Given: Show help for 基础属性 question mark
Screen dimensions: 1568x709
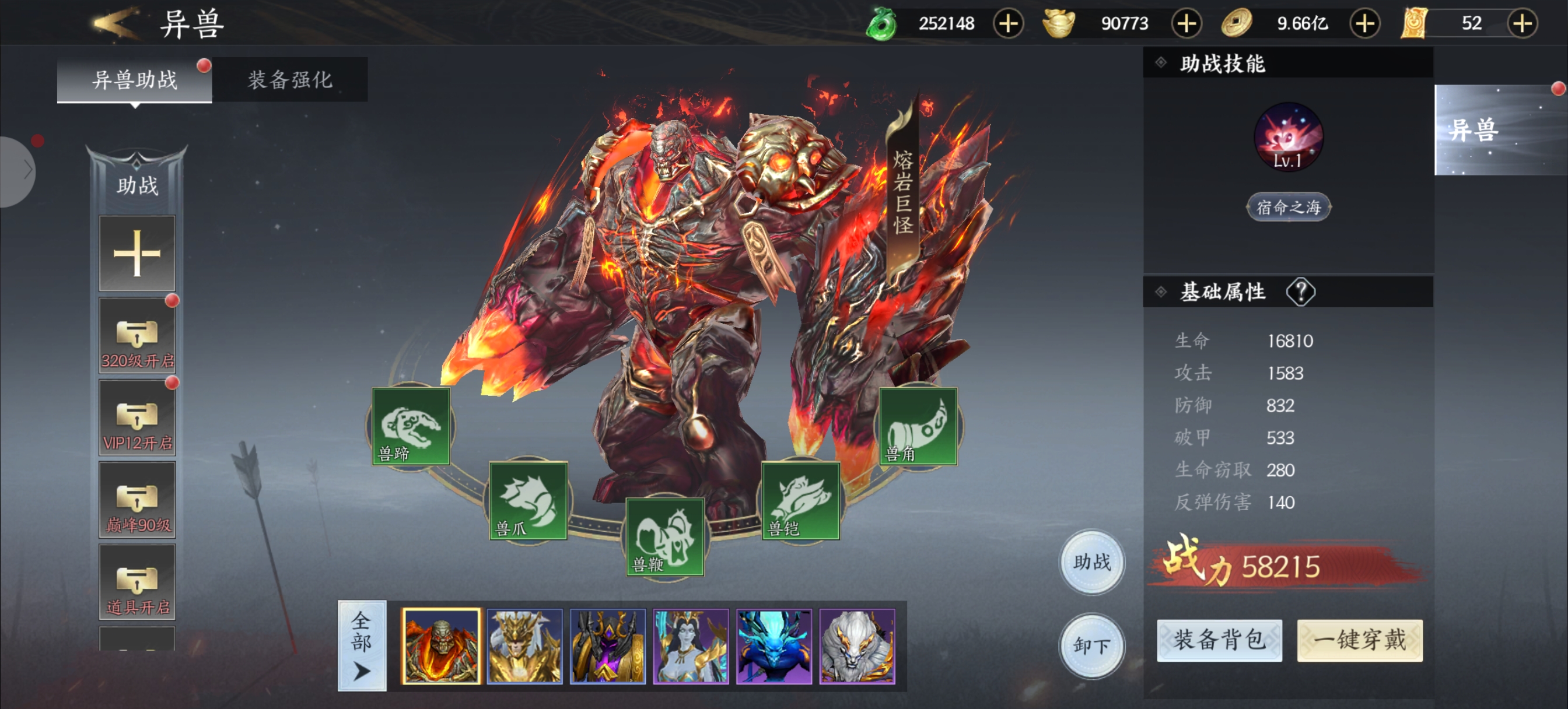Looking at the screenshot, I should 1300,292.
